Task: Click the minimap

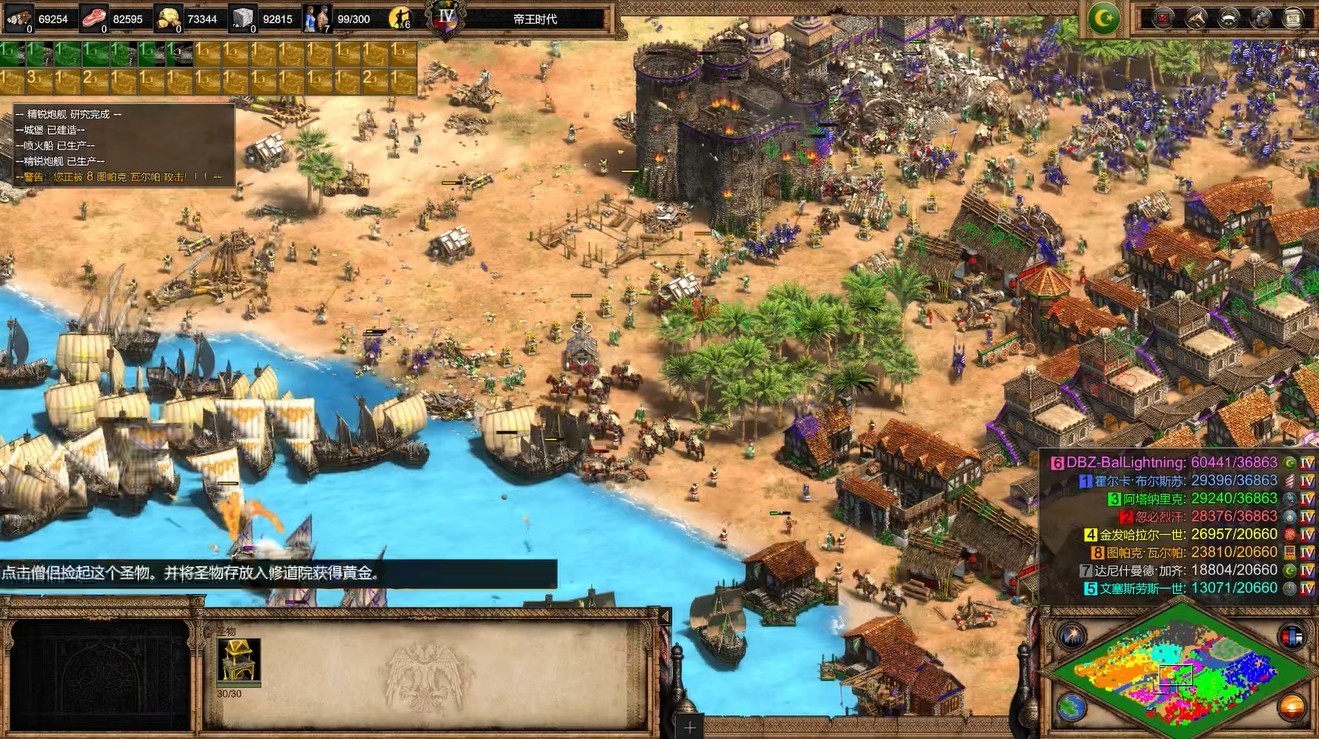Action: tap(1182, 670)
